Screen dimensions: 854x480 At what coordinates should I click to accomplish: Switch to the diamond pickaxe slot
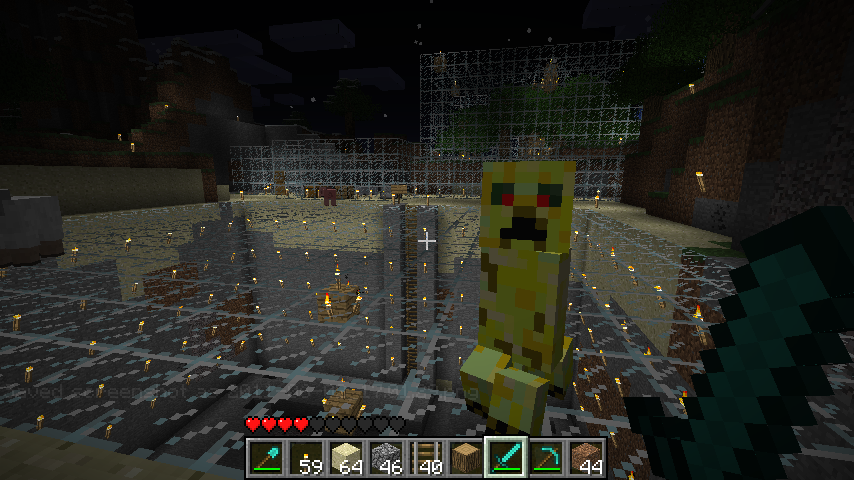pyautogui.click(x=546, y=458)
